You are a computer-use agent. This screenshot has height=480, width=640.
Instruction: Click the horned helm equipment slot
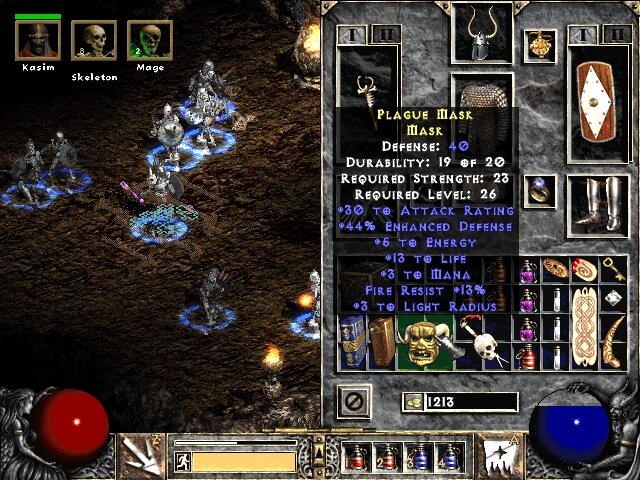[x=482, y=35]
